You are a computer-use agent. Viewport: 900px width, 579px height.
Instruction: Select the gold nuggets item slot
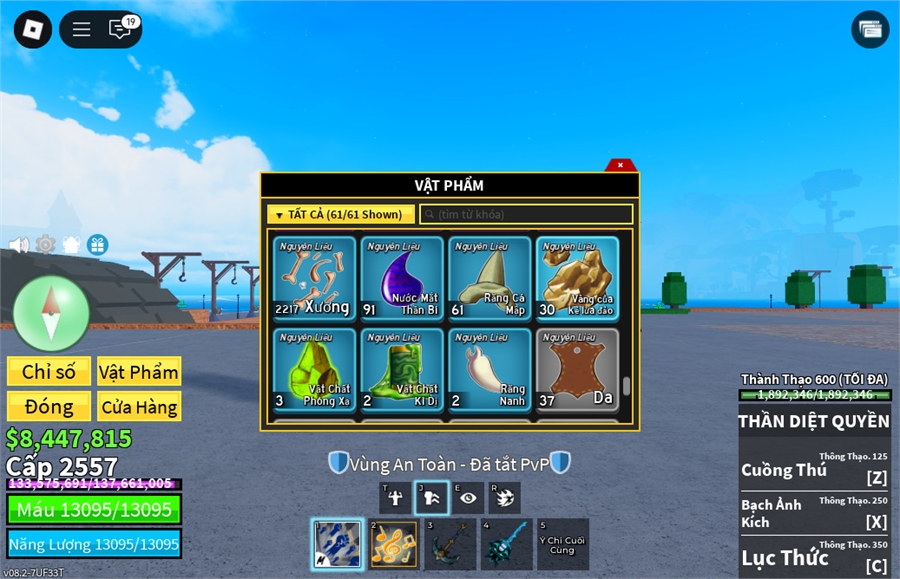point(577,278)
